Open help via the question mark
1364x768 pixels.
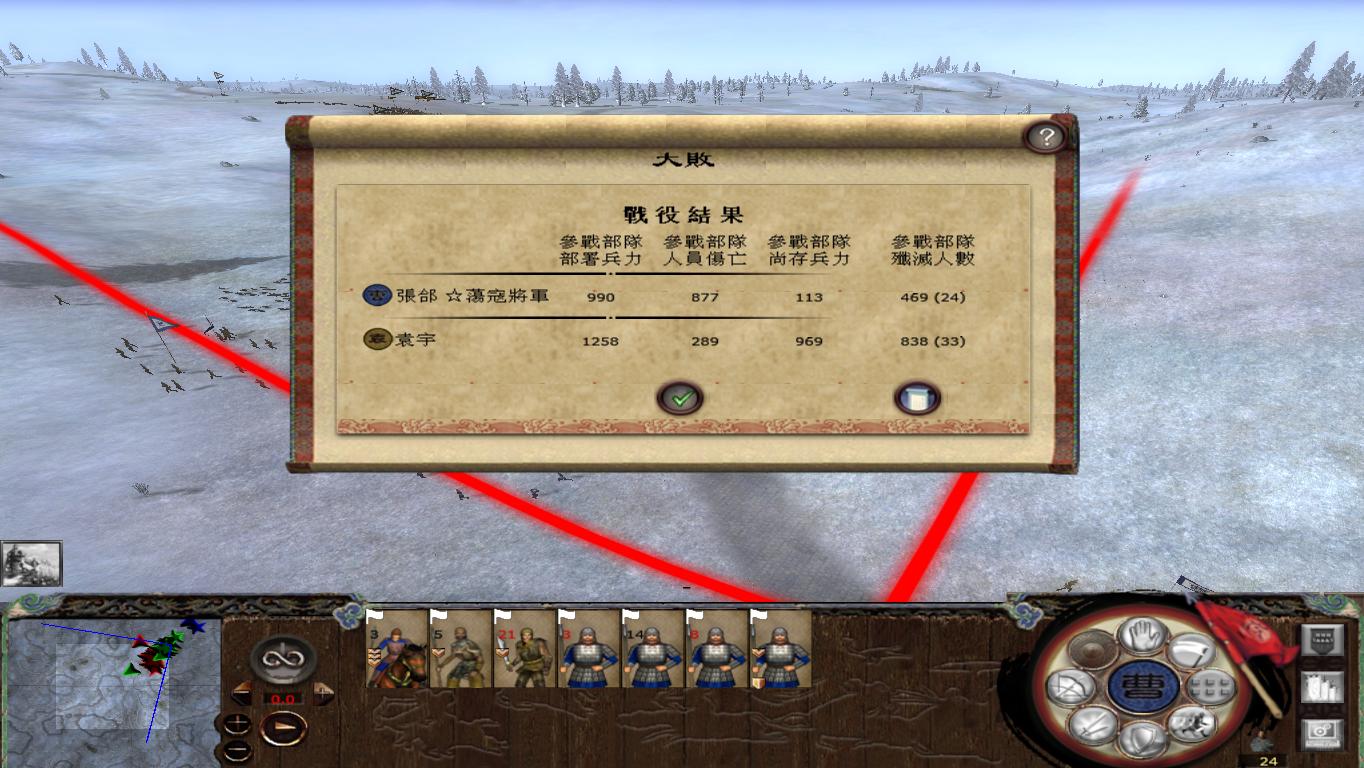coord(1047,137)
